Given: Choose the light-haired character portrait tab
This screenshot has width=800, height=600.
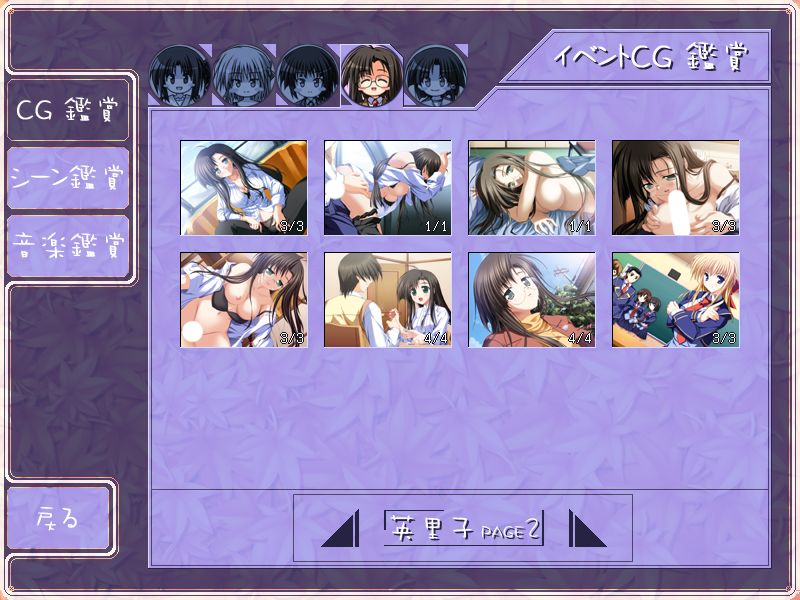Looking at the screenshot, I should (244, 75).
